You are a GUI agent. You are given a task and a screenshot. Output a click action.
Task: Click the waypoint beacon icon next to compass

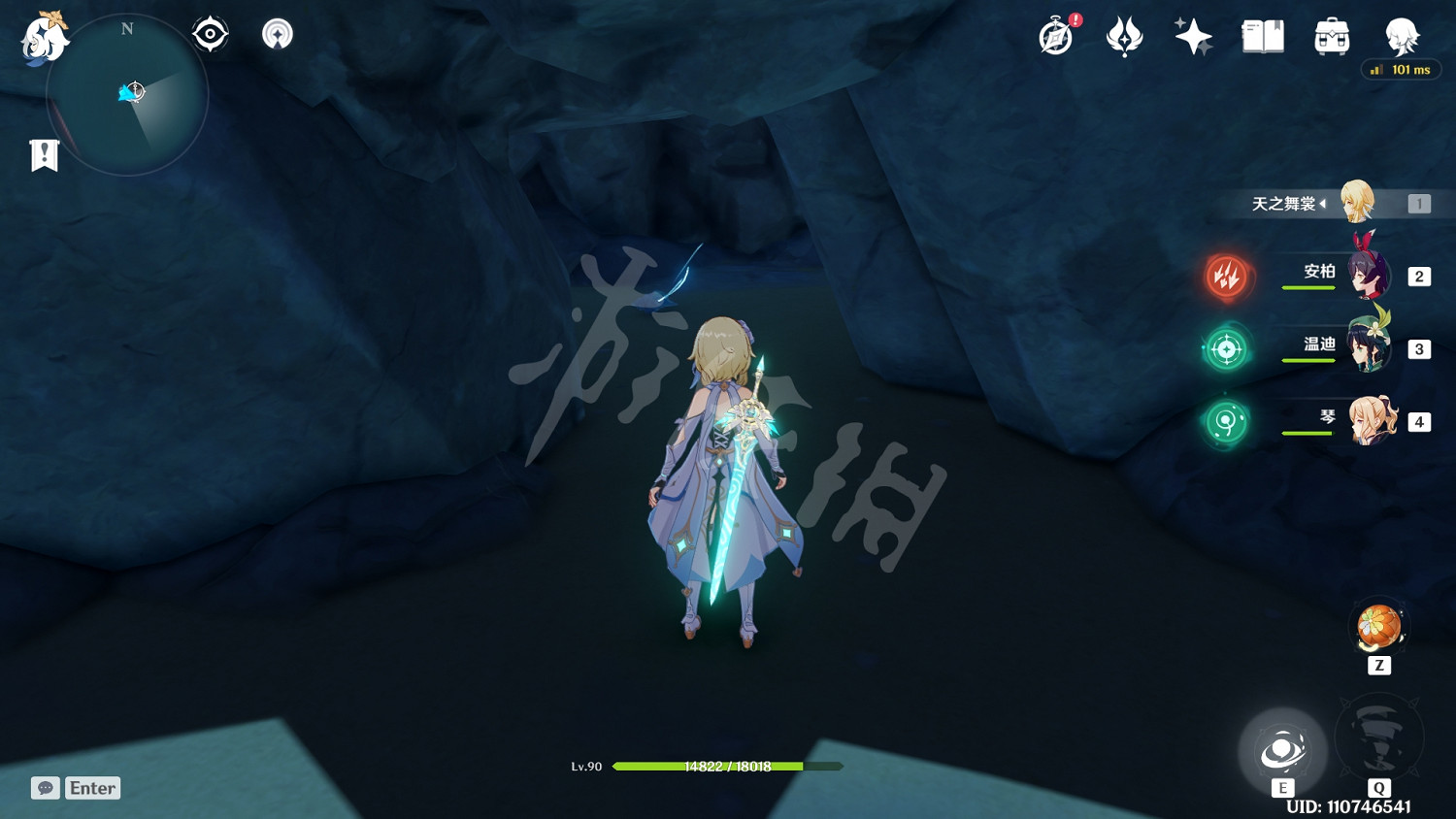pos(277,33)
